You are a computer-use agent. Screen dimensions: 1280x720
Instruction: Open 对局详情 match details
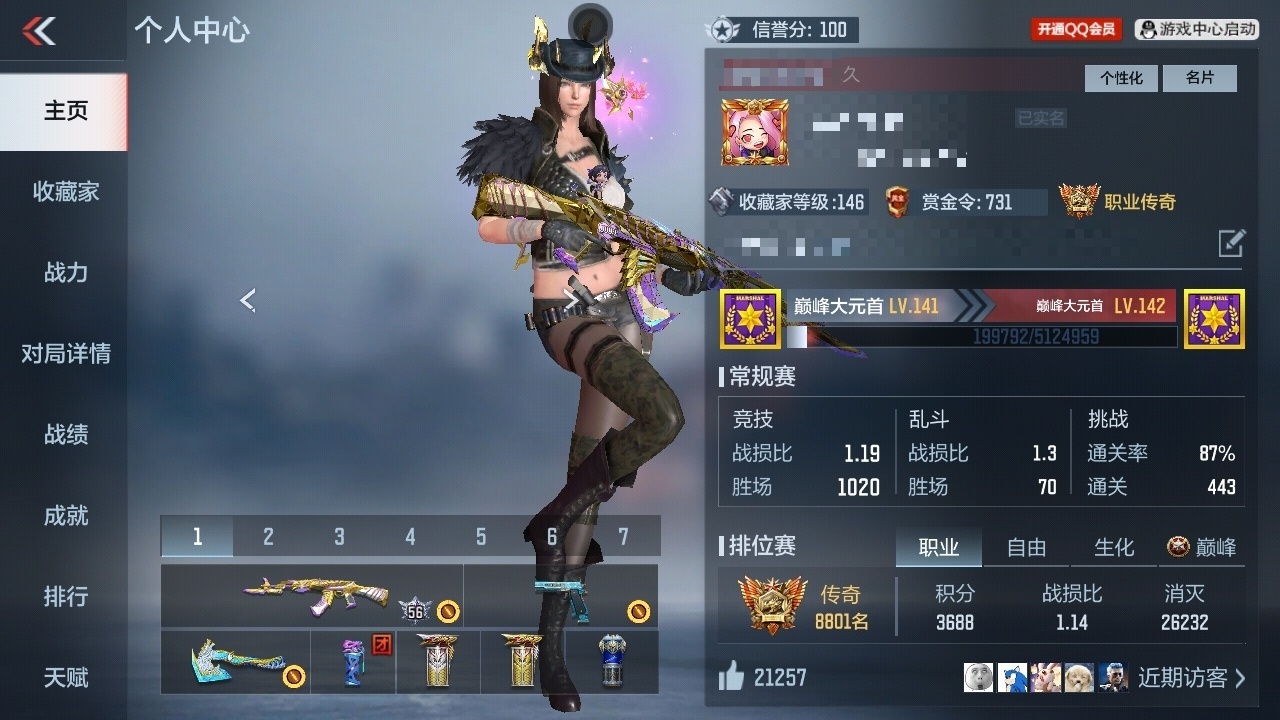point(65,353)
